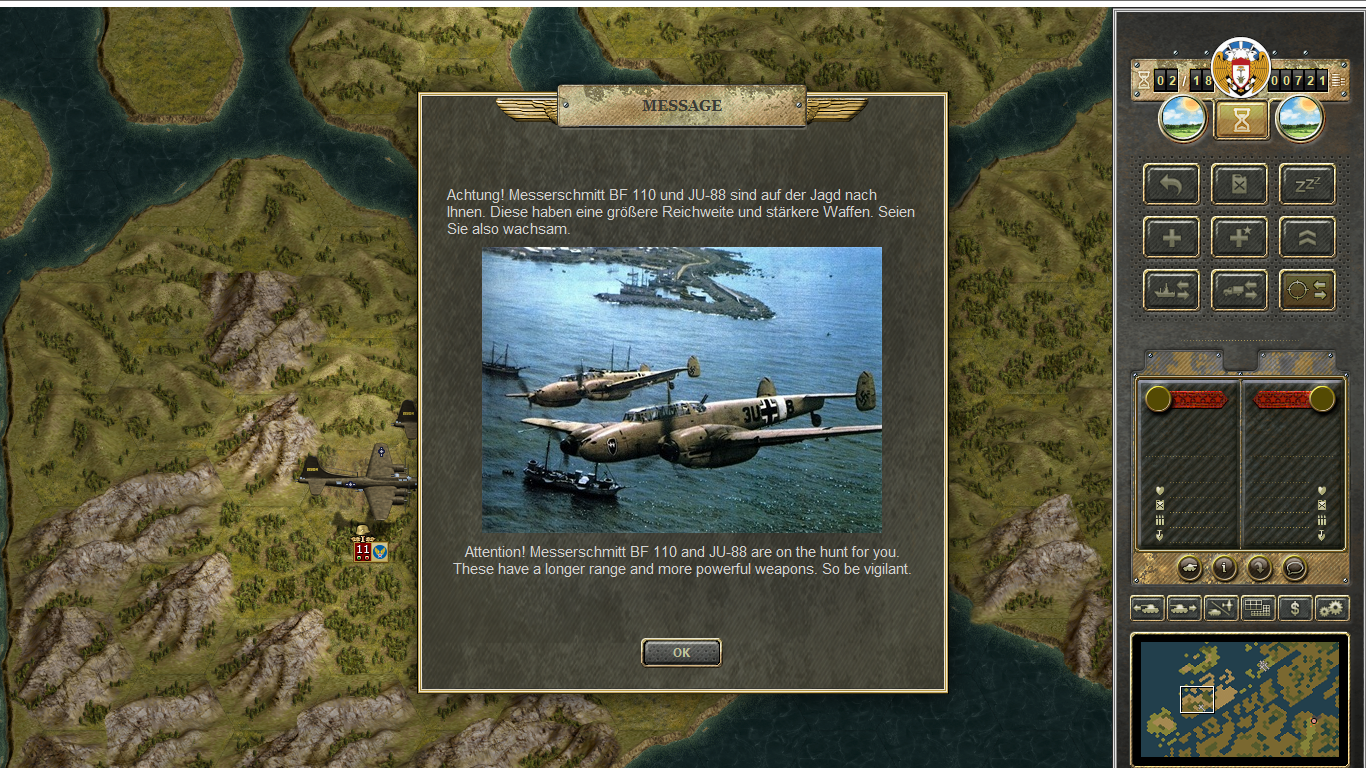1366x768 pixels.
Task: Open the round tank unit button
Action: 1190,568
